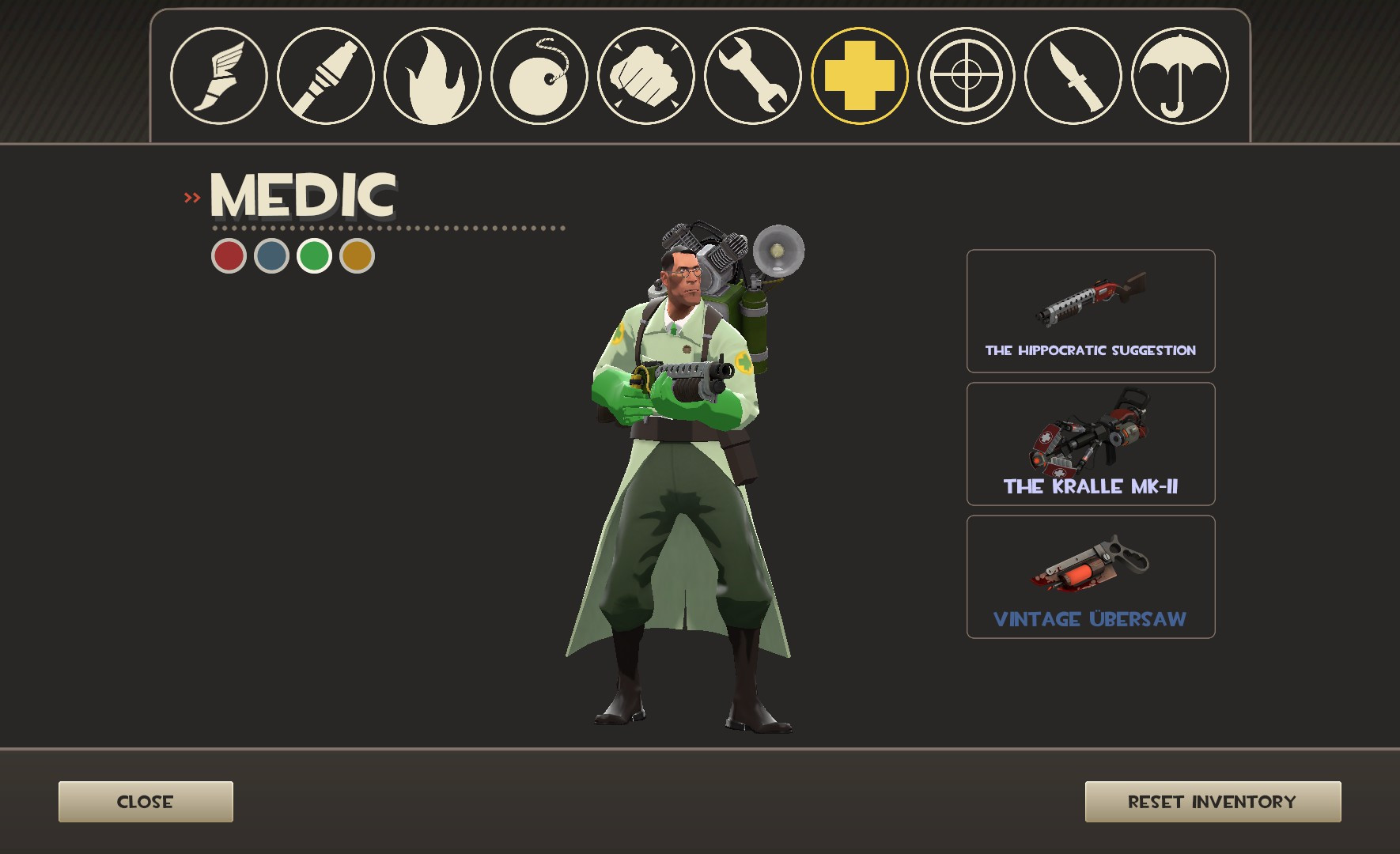Select the RED team color dot
The image size is (1400, 854).
coord(229,255)
